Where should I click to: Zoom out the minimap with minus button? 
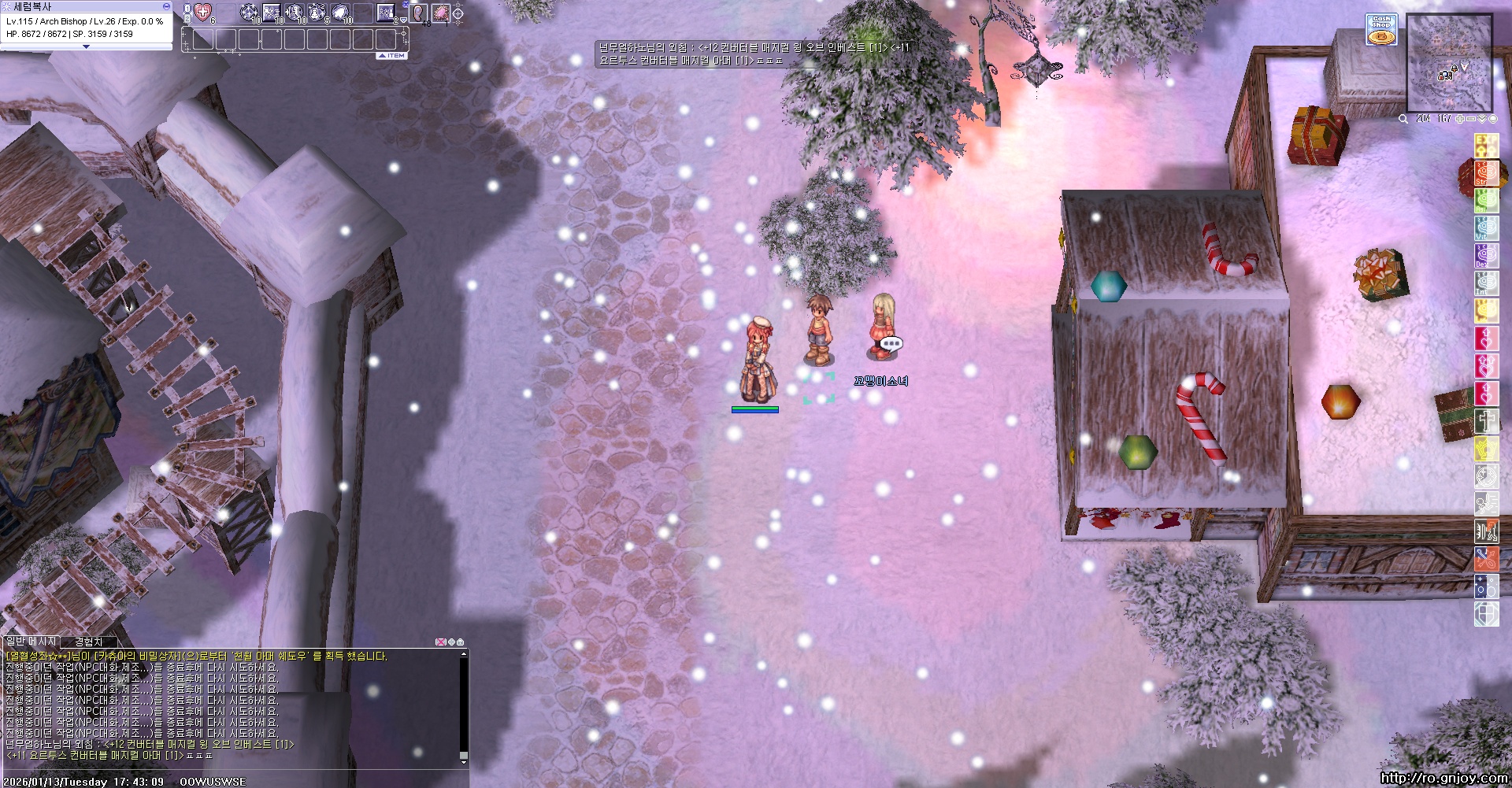tap(1470, 119)
